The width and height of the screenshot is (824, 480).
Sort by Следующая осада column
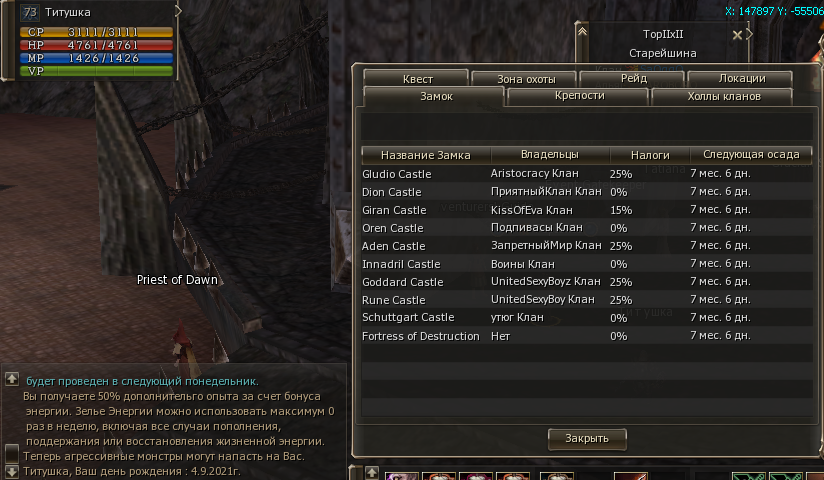click(750, 155)
